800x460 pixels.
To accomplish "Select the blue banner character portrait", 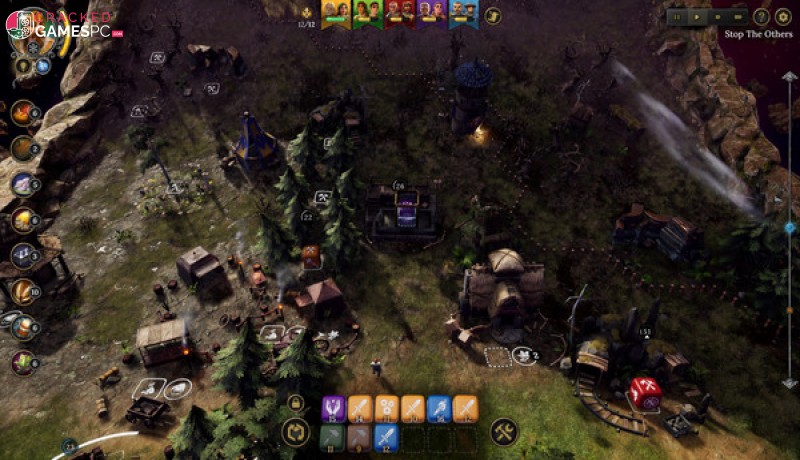I will pyautogui.click(x=461, y=12).
